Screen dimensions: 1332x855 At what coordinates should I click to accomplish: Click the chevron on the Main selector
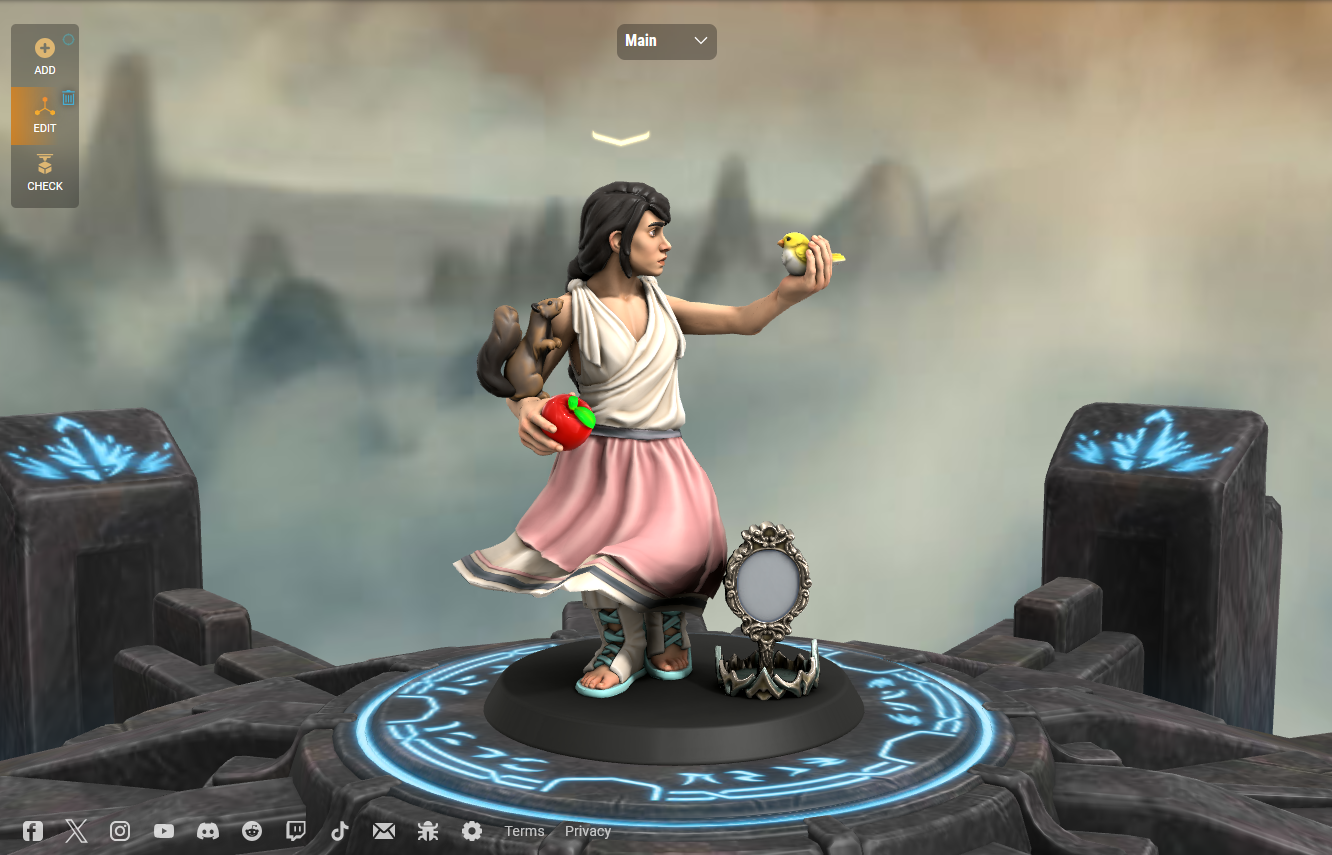pyautogui.click(x=700, y=41)
